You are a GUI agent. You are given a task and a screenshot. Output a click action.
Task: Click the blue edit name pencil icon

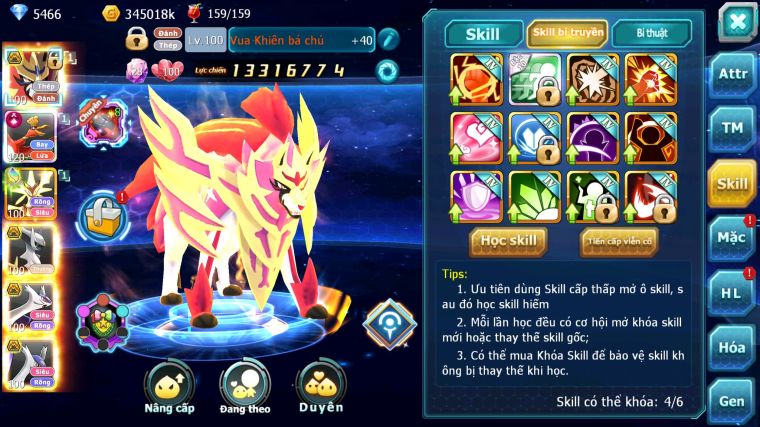388,39
